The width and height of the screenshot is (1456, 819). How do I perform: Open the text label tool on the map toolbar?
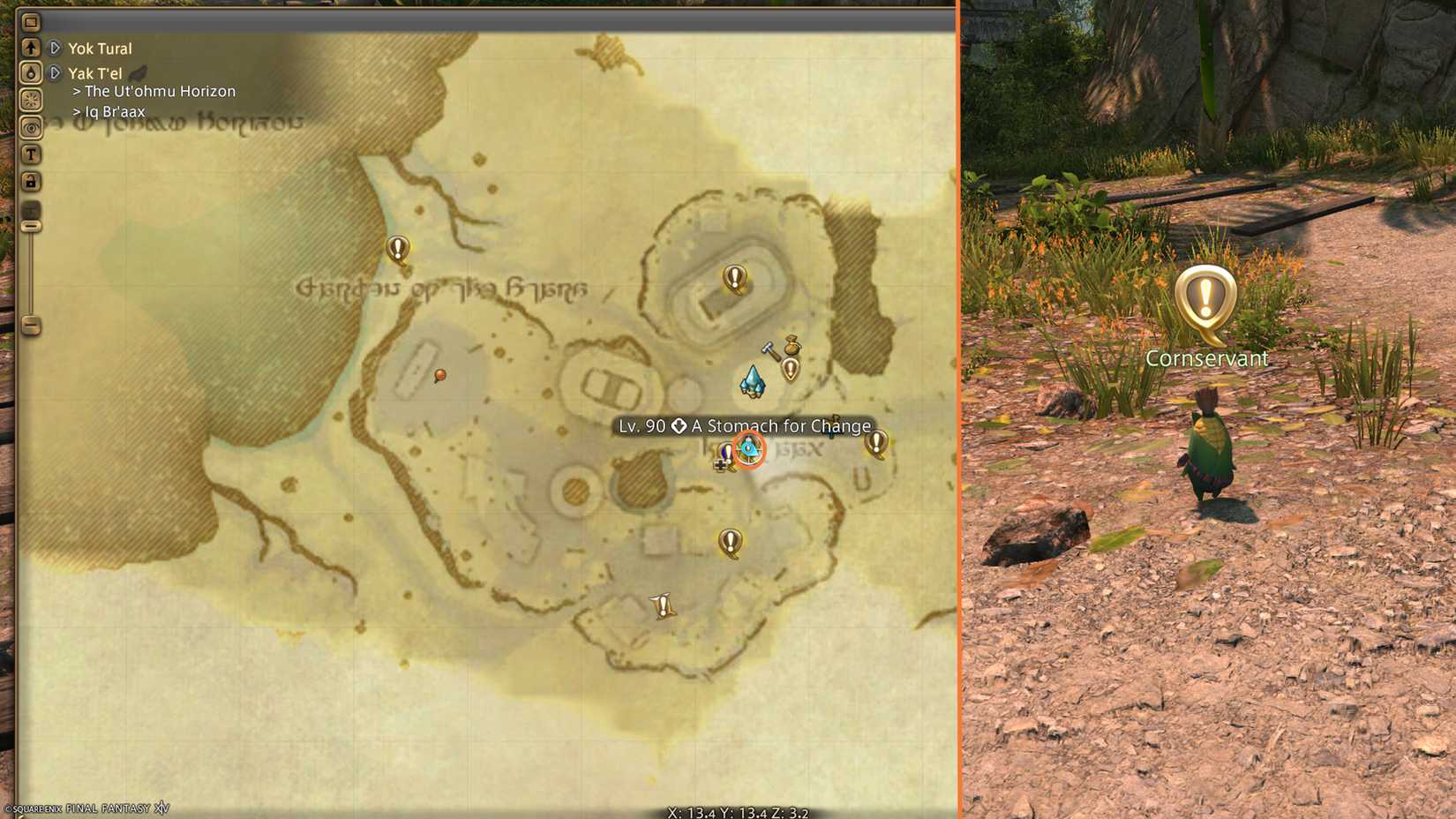click(x=31, y=154)
